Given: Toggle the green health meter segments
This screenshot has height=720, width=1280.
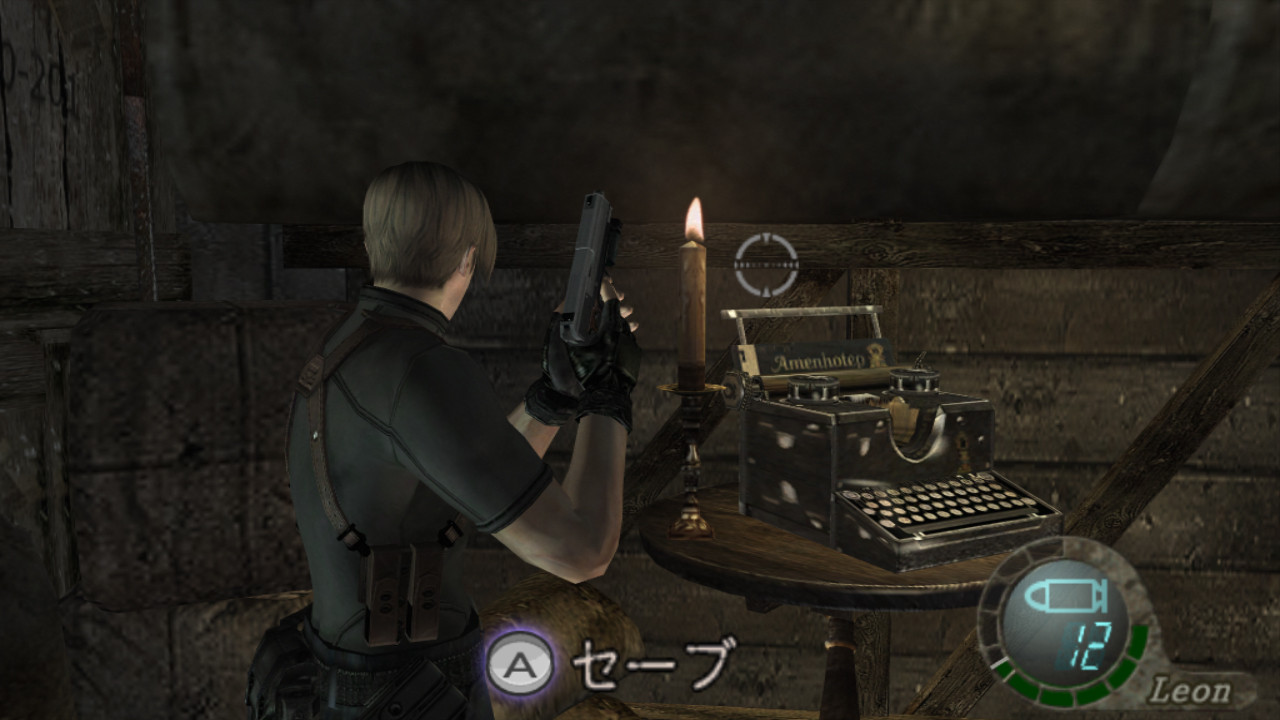Looking at the screenshot, I should tap(1055, 700).
